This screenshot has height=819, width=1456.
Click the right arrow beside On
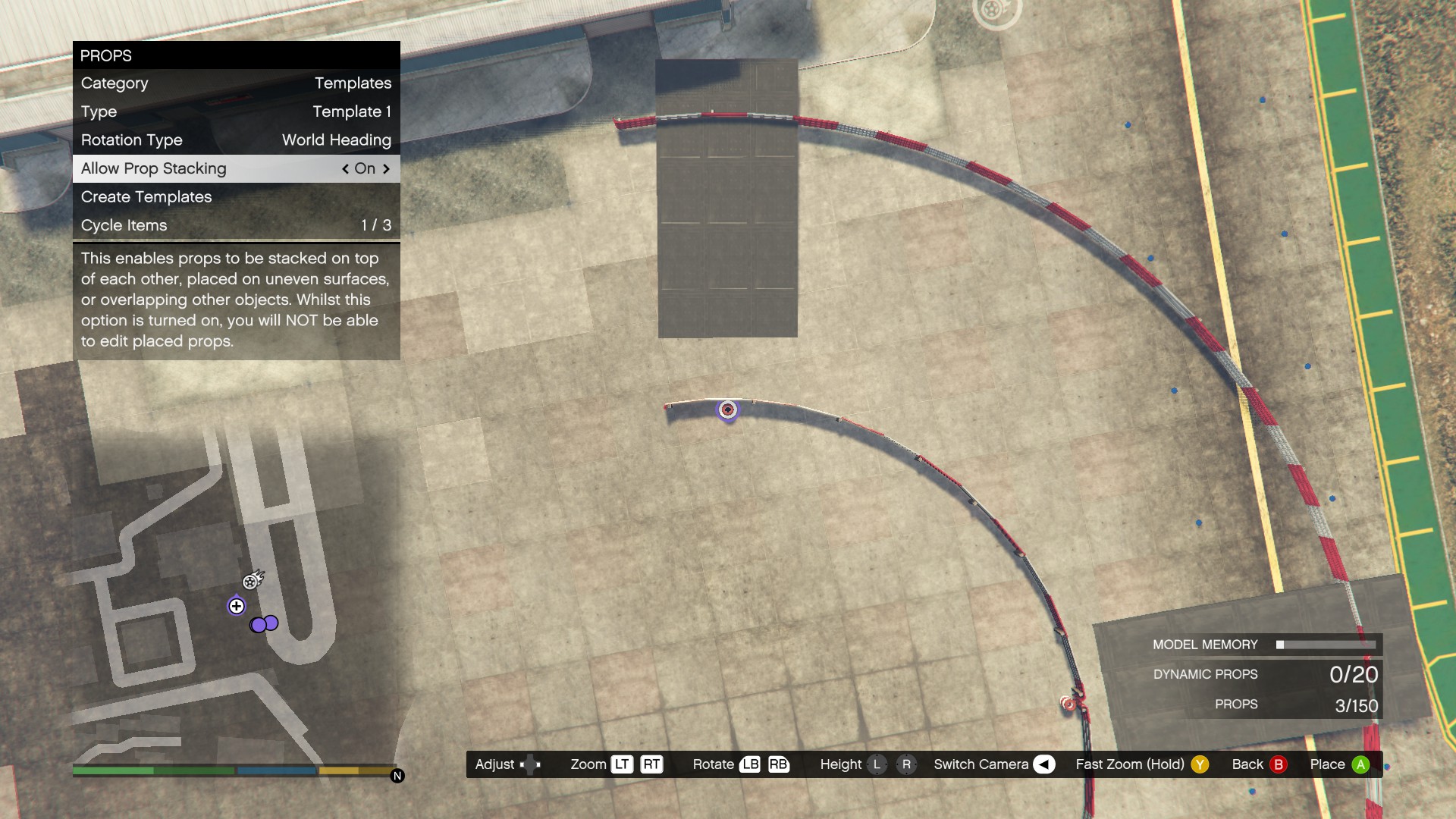pos(387,169)
